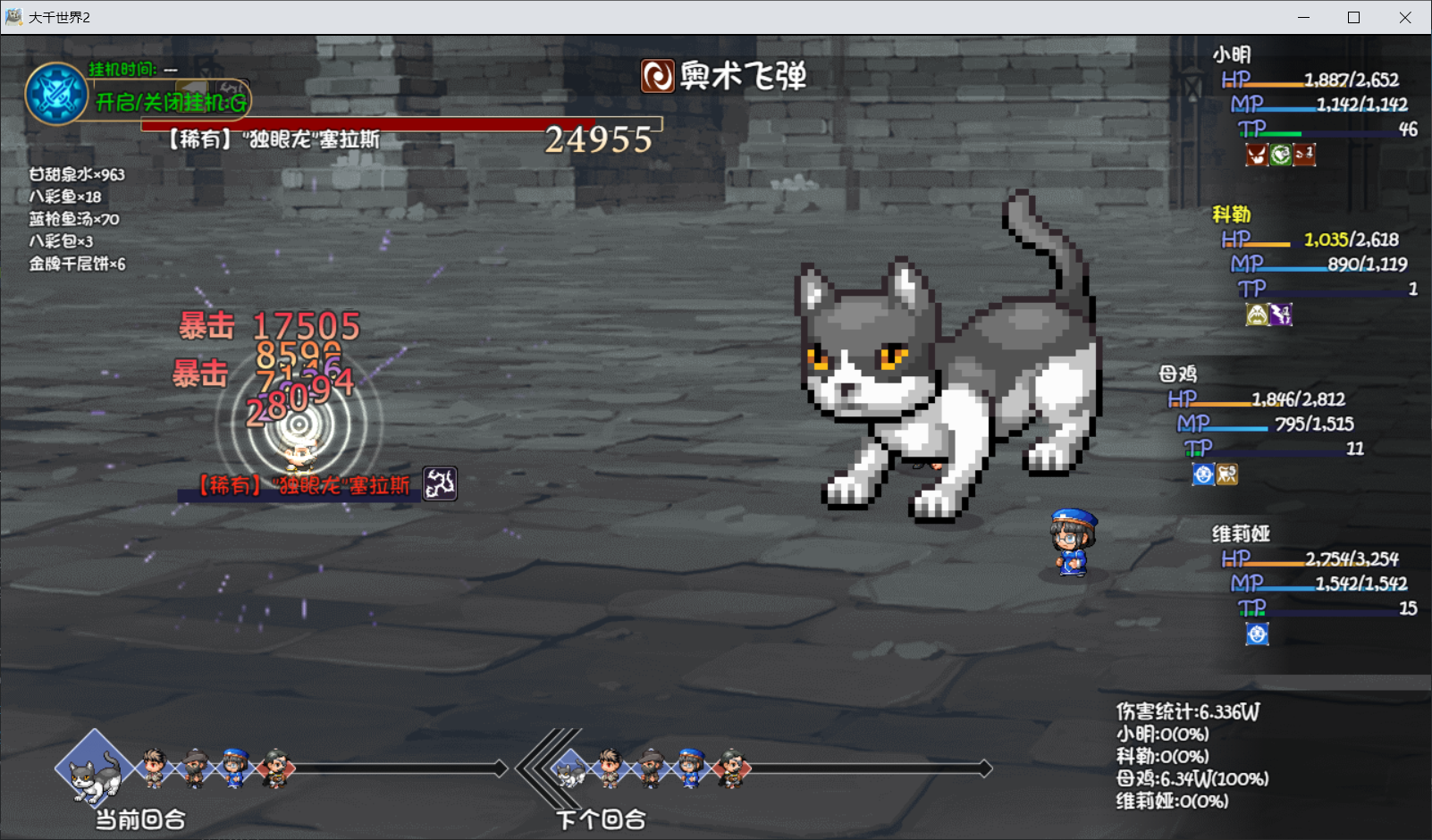Inspect 母鸡's golden tooth stack icon
Screen dimensions: 1432x840
coord(1227,475)
